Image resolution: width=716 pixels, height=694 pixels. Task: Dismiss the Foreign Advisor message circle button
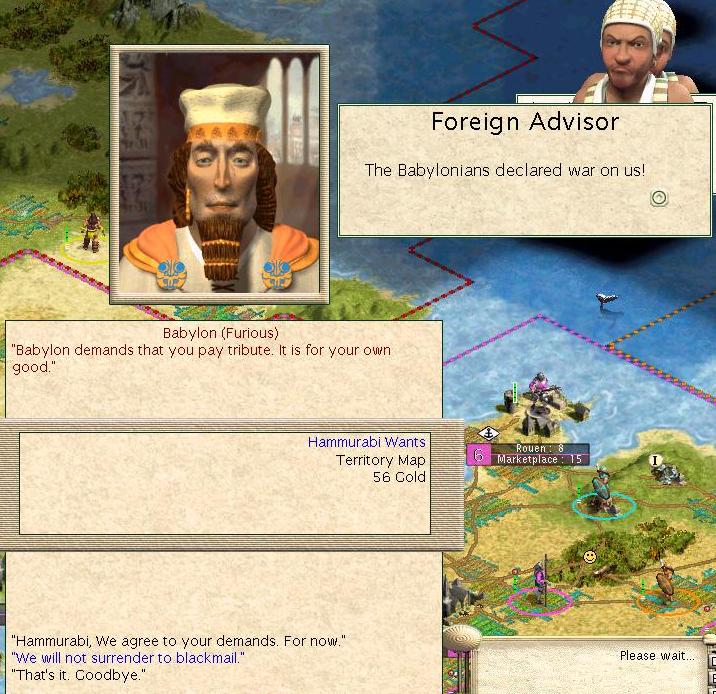tap(658, 198)
